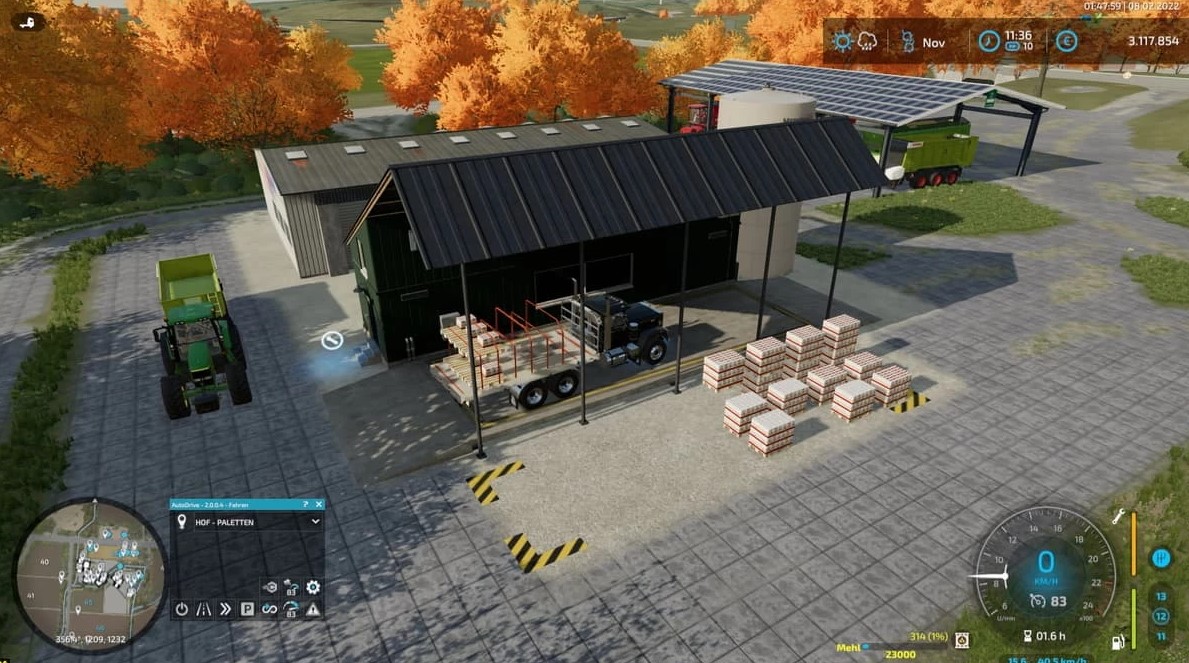Click the clock icon in top bar

click(988, 42)
